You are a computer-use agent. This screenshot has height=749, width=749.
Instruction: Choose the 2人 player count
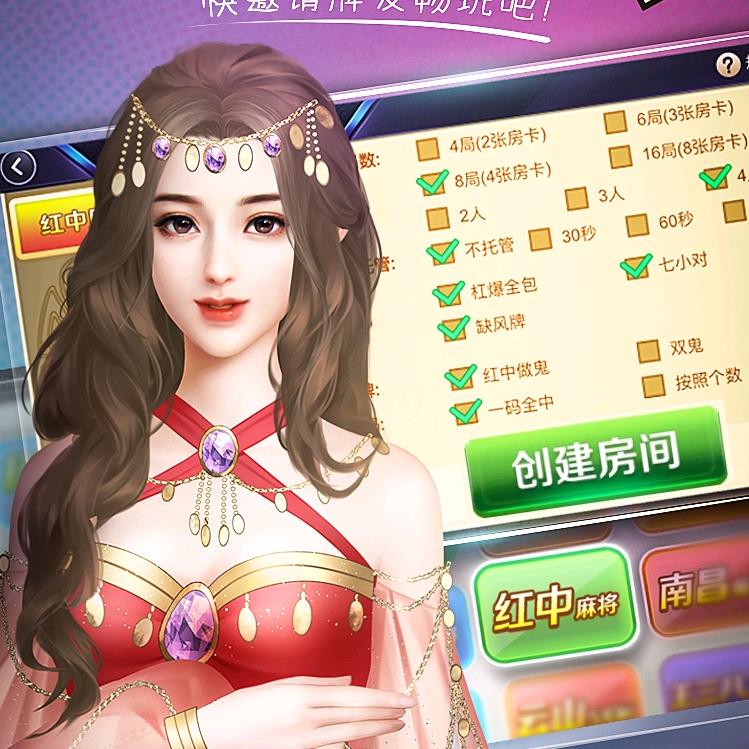point(437,217)
